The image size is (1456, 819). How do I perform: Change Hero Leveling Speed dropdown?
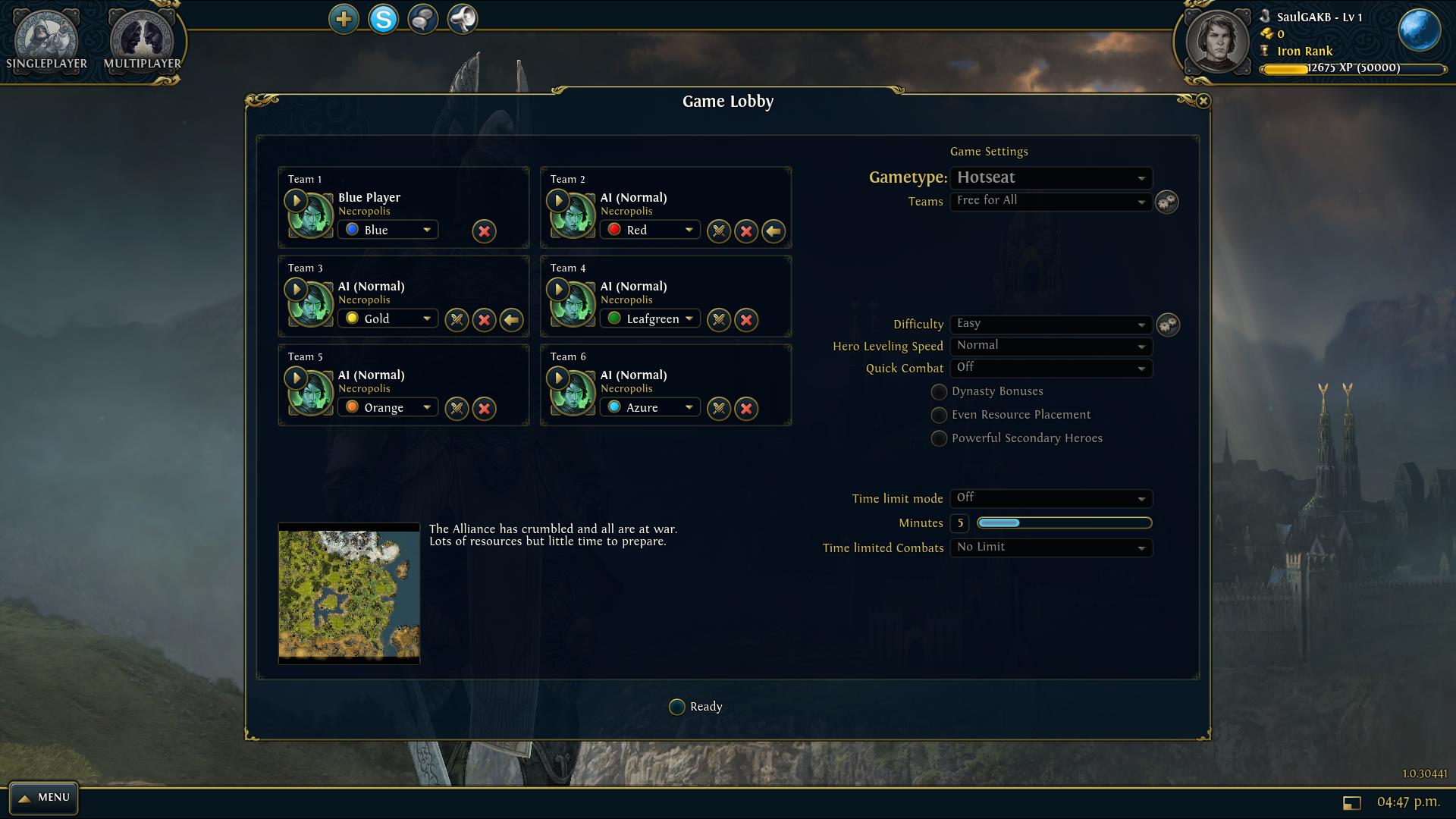(1050, 346)
